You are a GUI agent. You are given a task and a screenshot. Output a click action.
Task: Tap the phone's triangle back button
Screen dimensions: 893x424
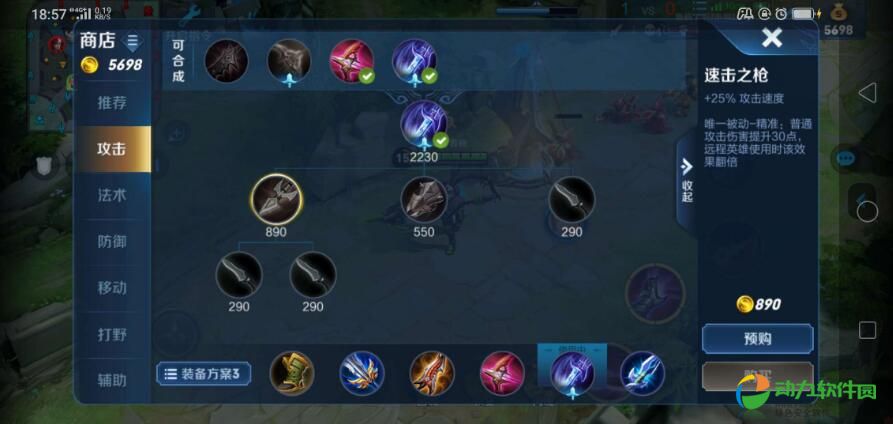tap(867, 93)
